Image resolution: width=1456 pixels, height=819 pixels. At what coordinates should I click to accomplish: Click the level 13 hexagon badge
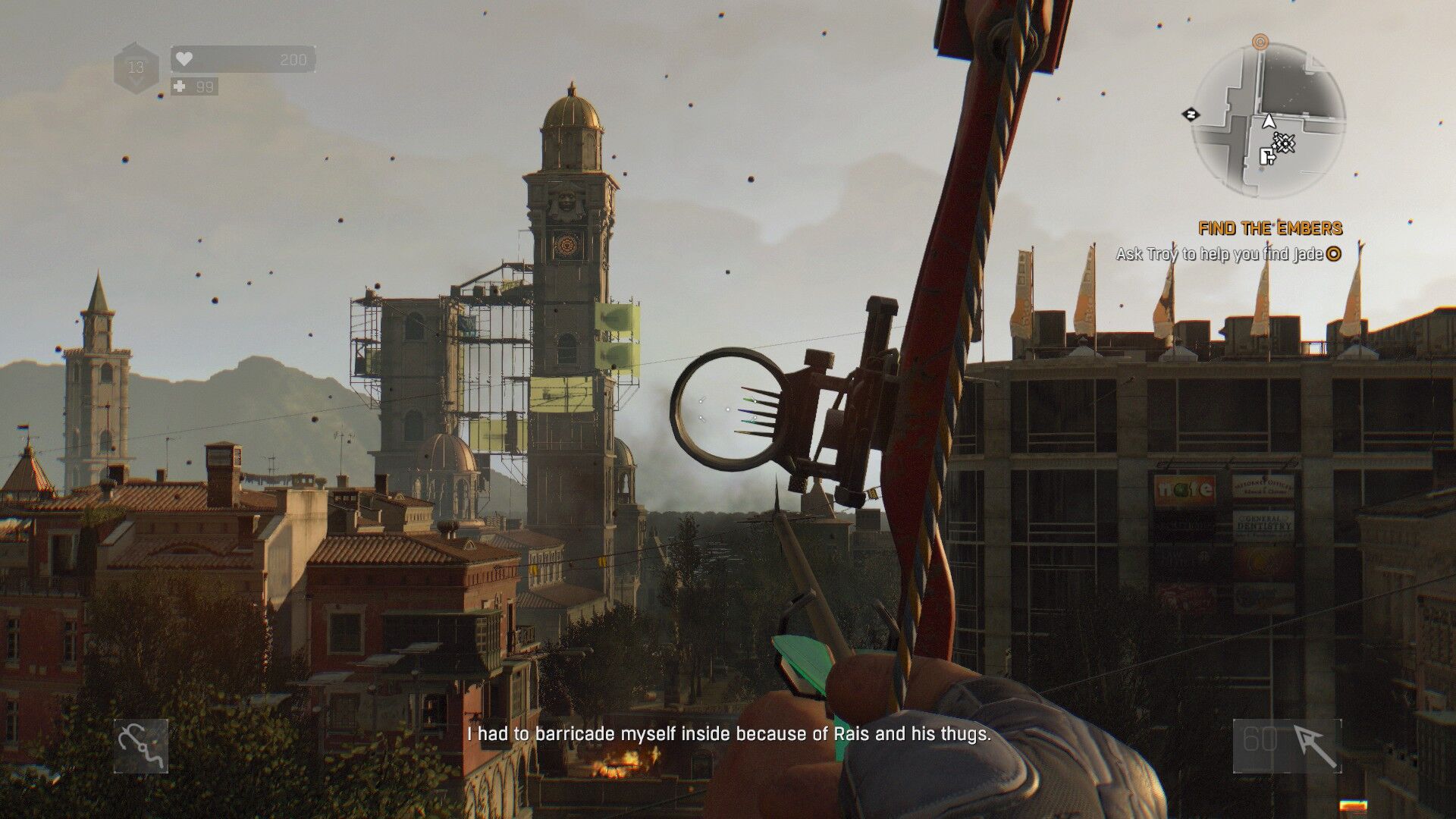point(136,68)
